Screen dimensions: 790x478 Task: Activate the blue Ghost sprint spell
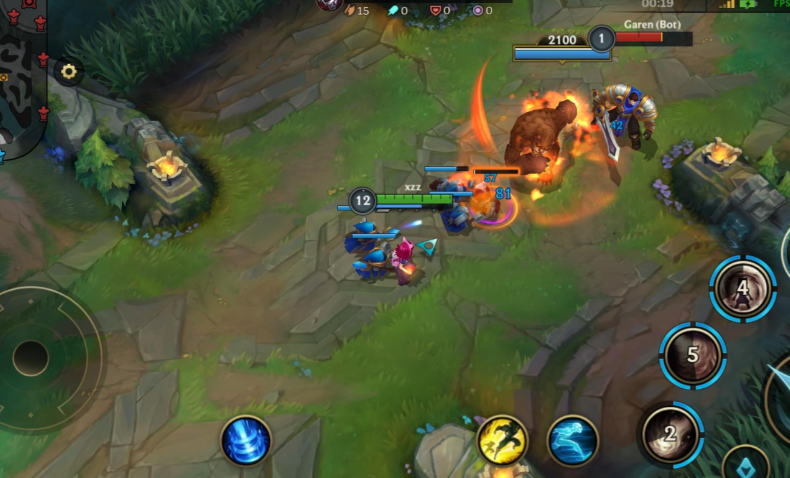tap(573, 441)
